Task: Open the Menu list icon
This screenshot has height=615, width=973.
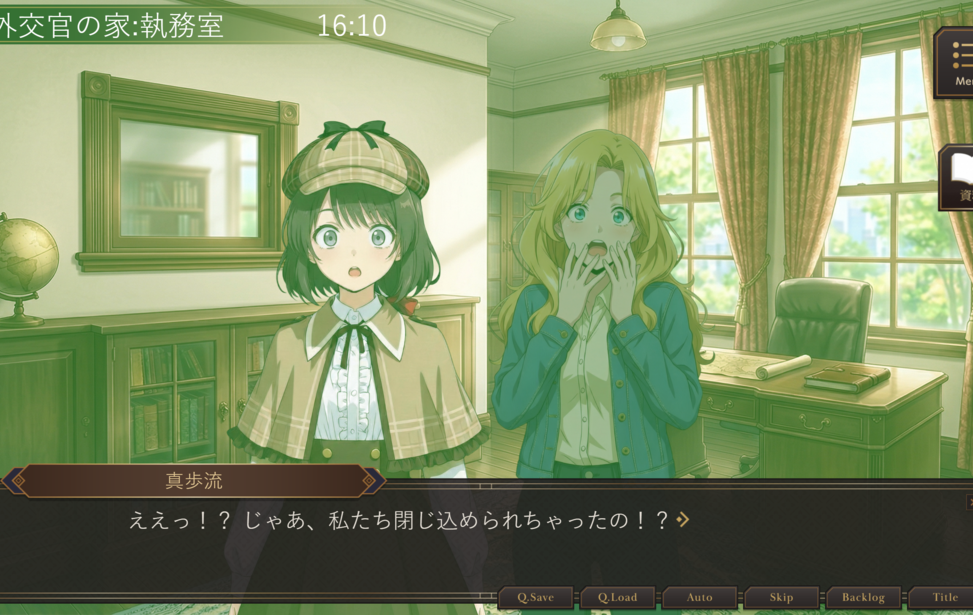Action: pyautogui.click(x=957, y=62)
